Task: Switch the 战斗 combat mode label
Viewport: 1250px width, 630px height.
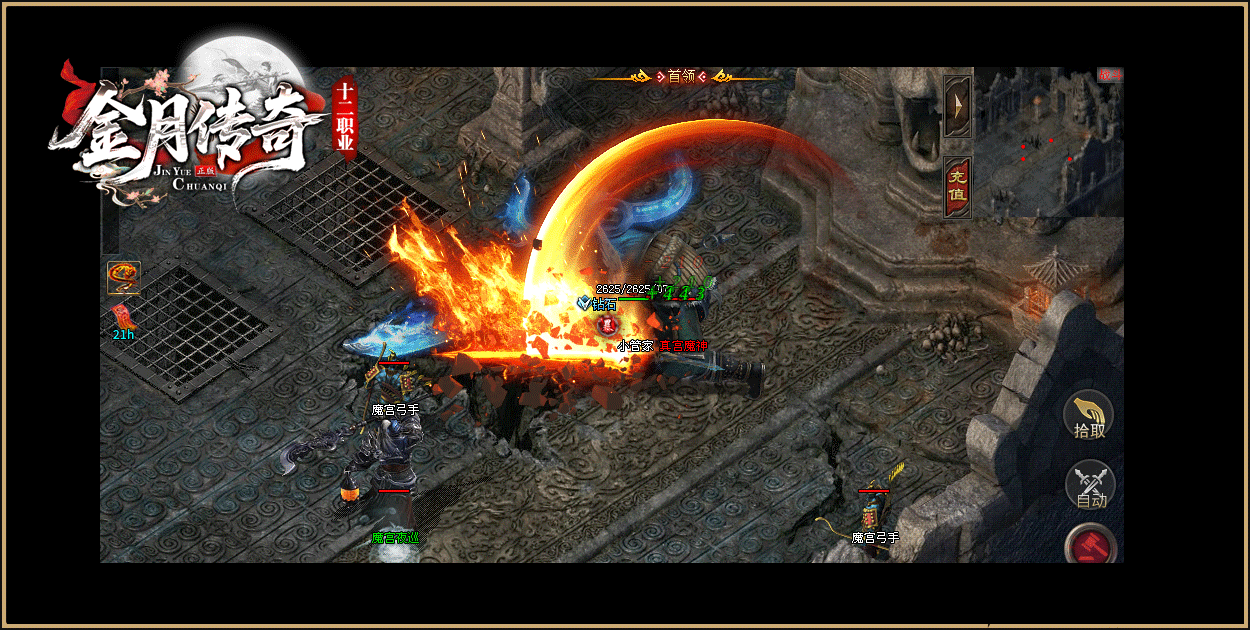Action: 1110,74
